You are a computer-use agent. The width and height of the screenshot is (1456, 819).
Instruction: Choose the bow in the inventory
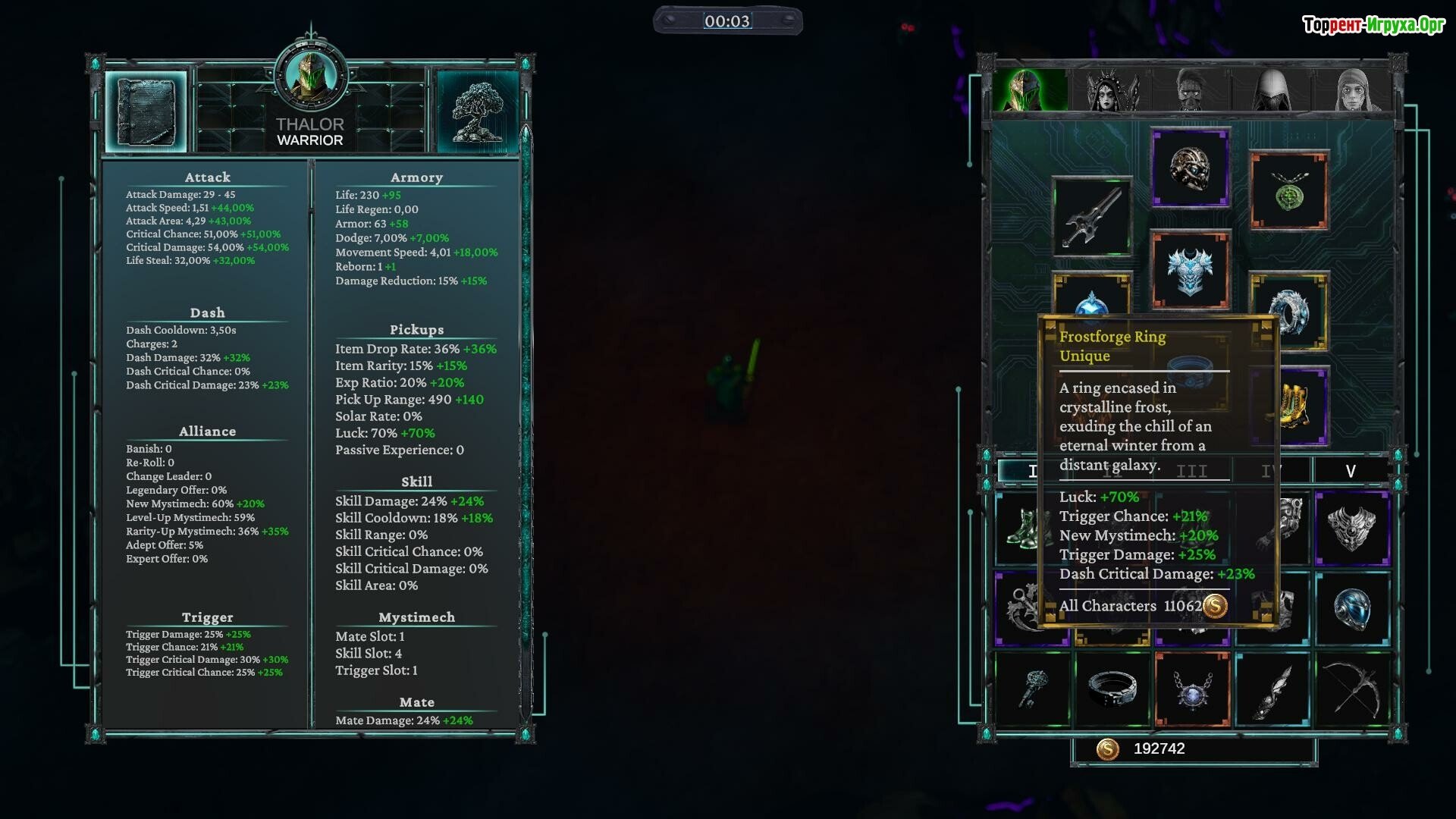1352,689
